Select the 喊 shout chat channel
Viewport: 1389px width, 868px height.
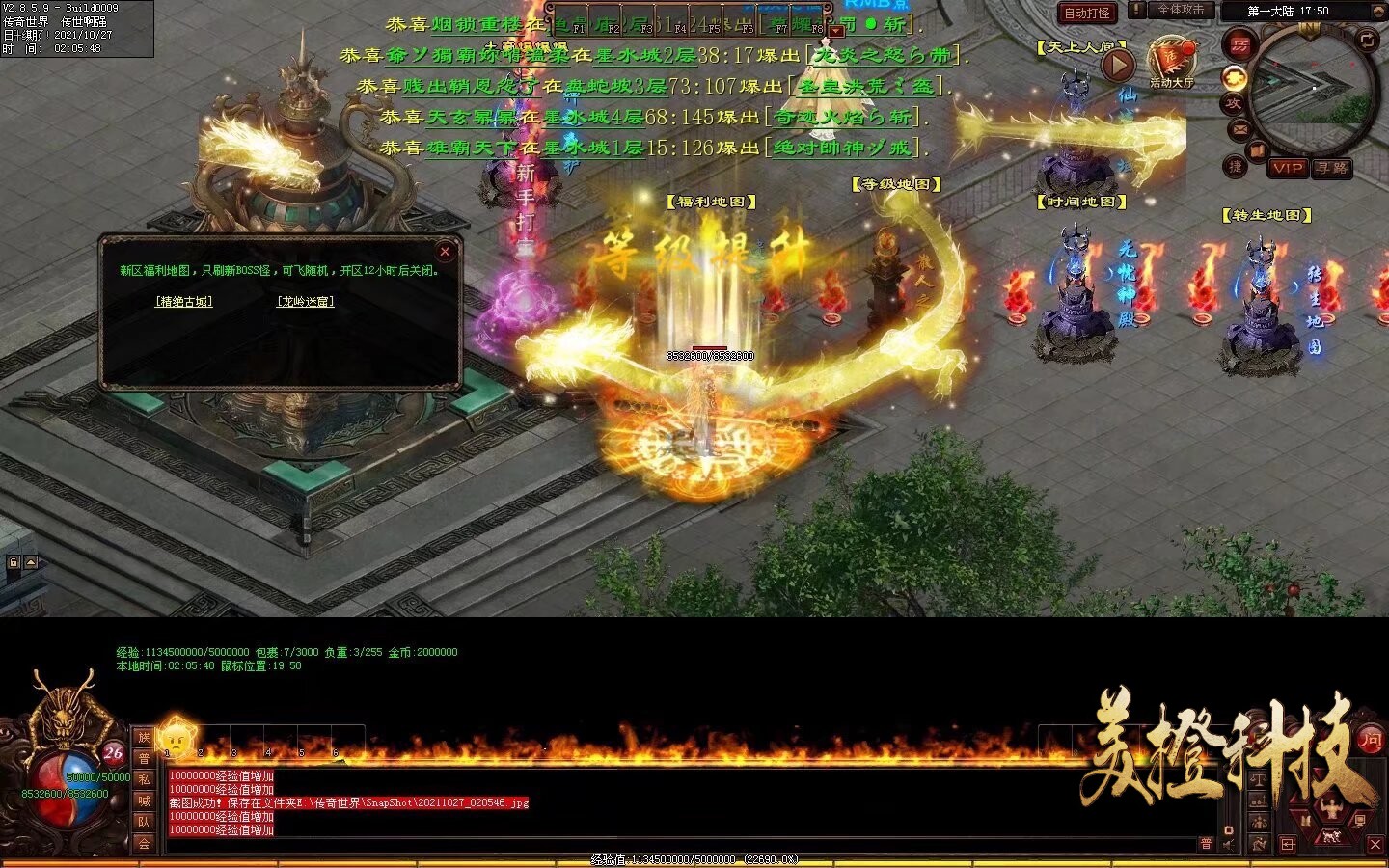[144, 800]
